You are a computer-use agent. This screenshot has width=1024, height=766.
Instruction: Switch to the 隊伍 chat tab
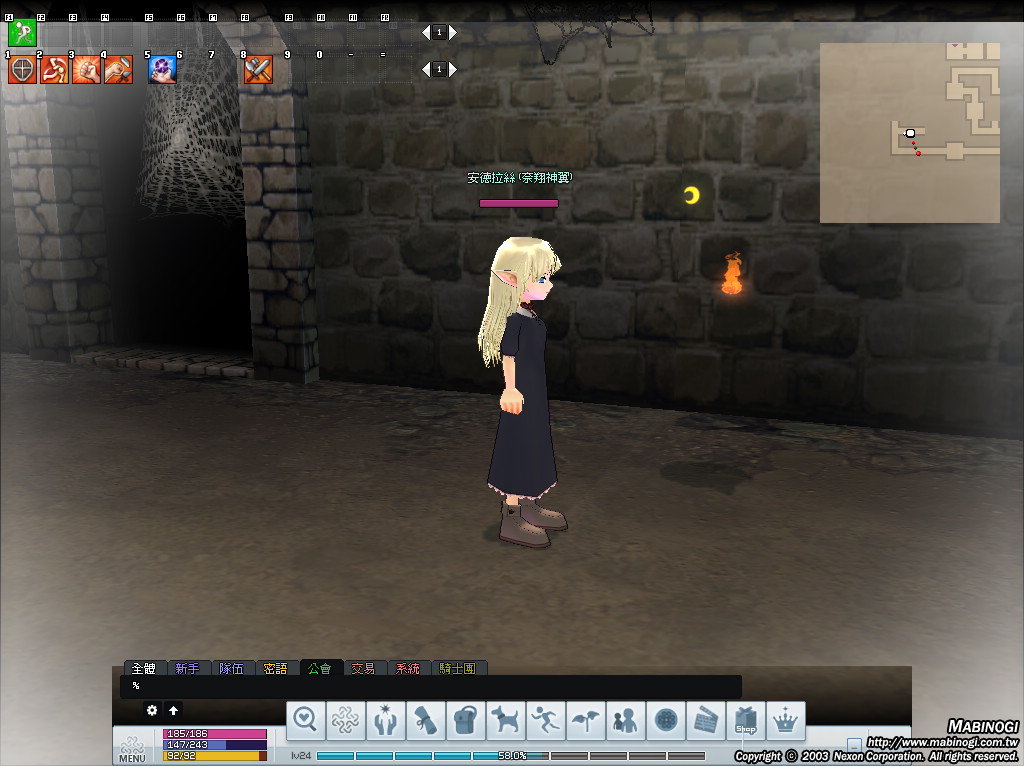click(231, 668)
